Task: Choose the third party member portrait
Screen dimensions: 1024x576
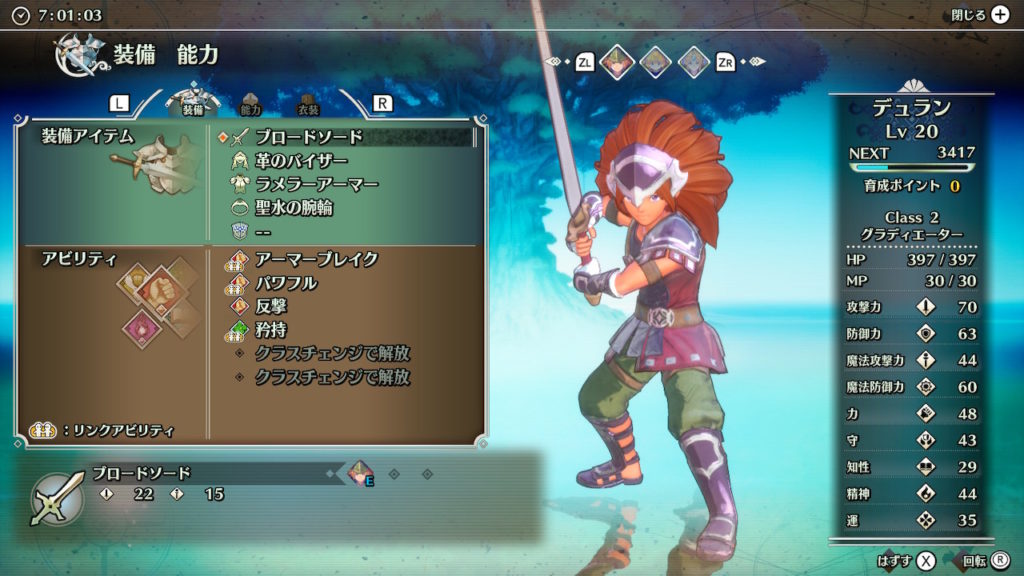Action: (x=692, y=62)
